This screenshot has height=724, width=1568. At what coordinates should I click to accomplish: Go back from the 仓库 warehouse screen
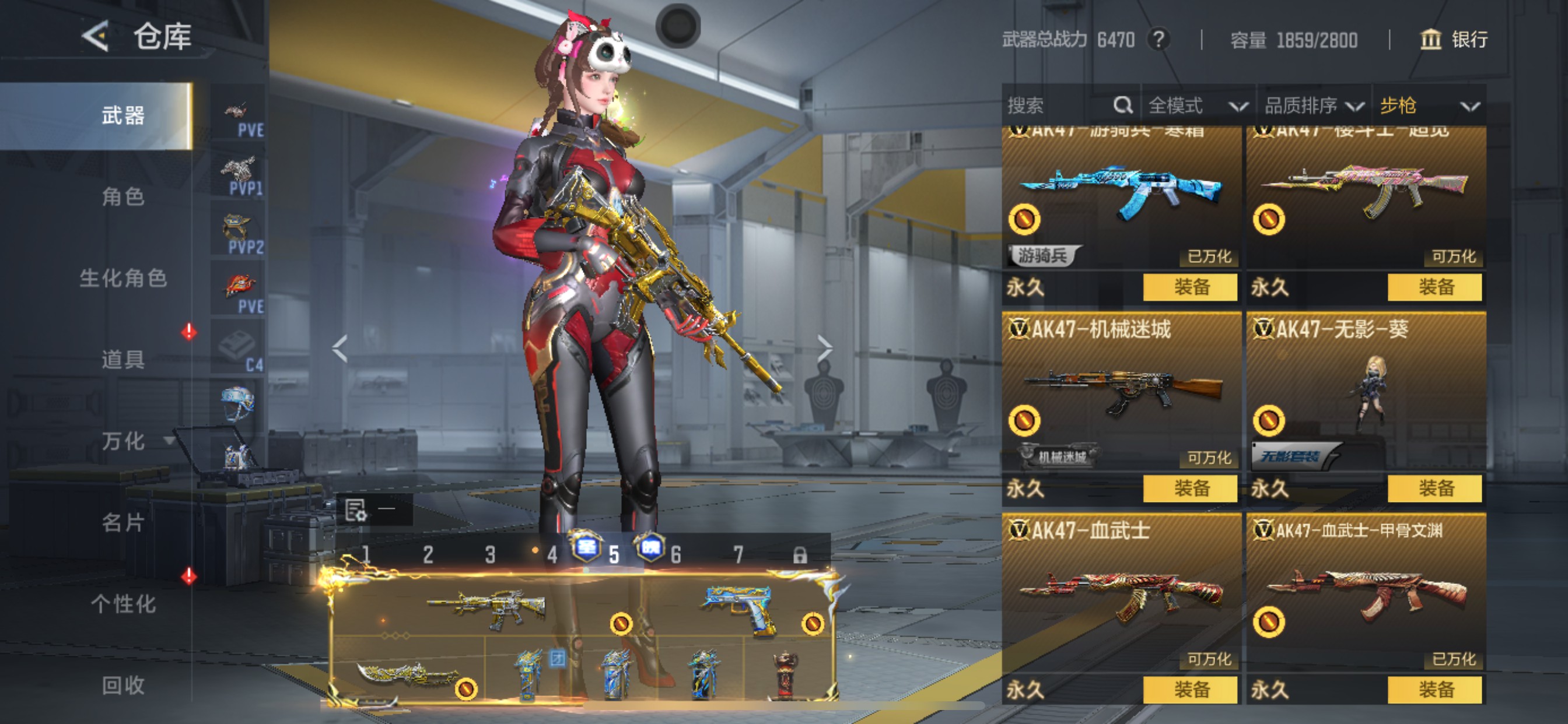pyautogui.click(x=96, y=37)
